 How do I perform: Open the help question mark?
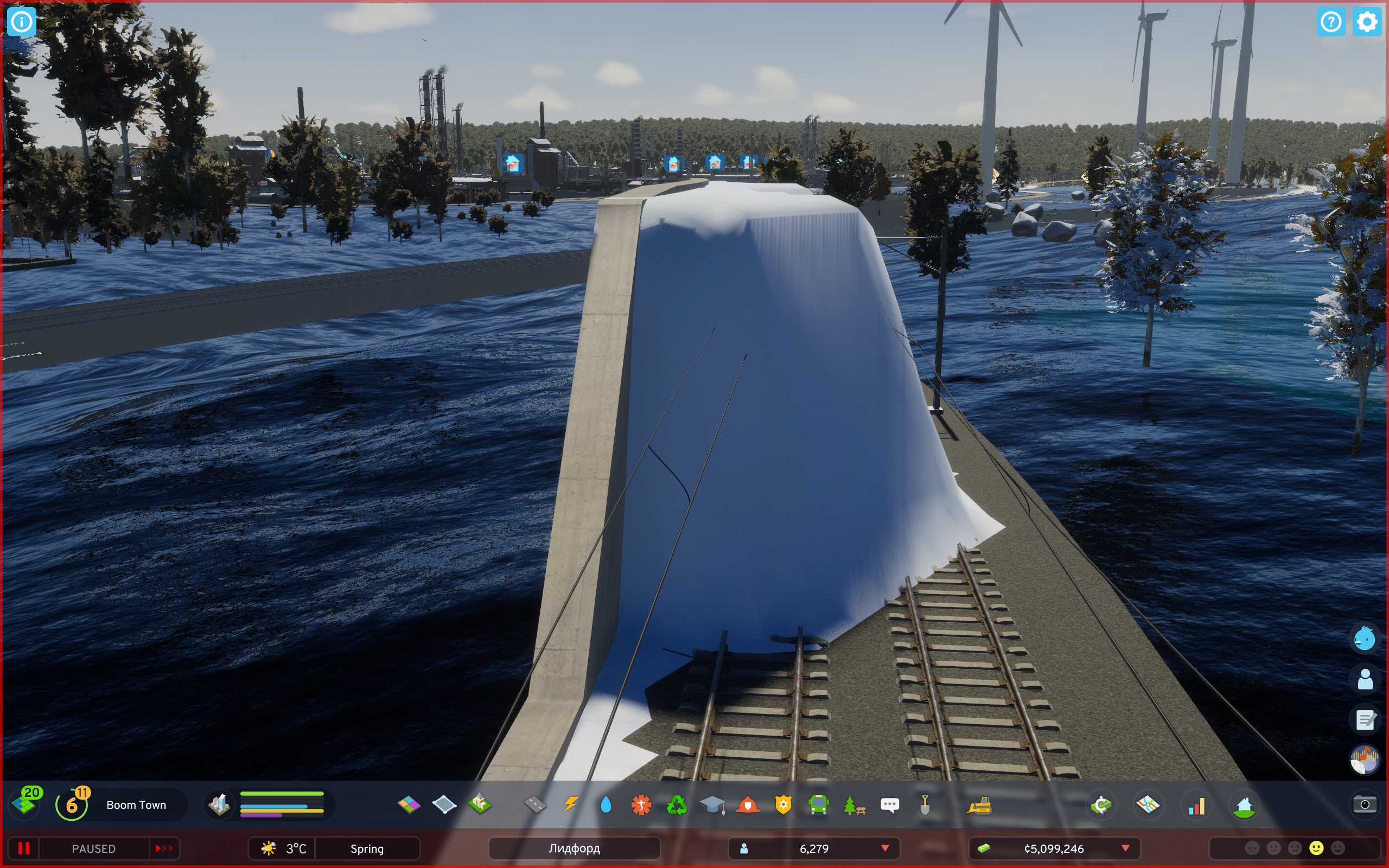click(x=1330, y=22)
